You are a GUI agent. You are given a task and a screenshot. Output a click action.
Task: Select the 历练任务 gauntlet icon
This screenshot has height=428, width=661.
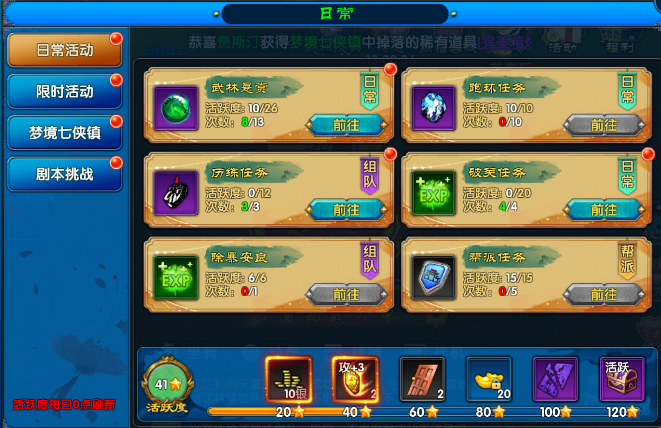[x=176, y=192]
